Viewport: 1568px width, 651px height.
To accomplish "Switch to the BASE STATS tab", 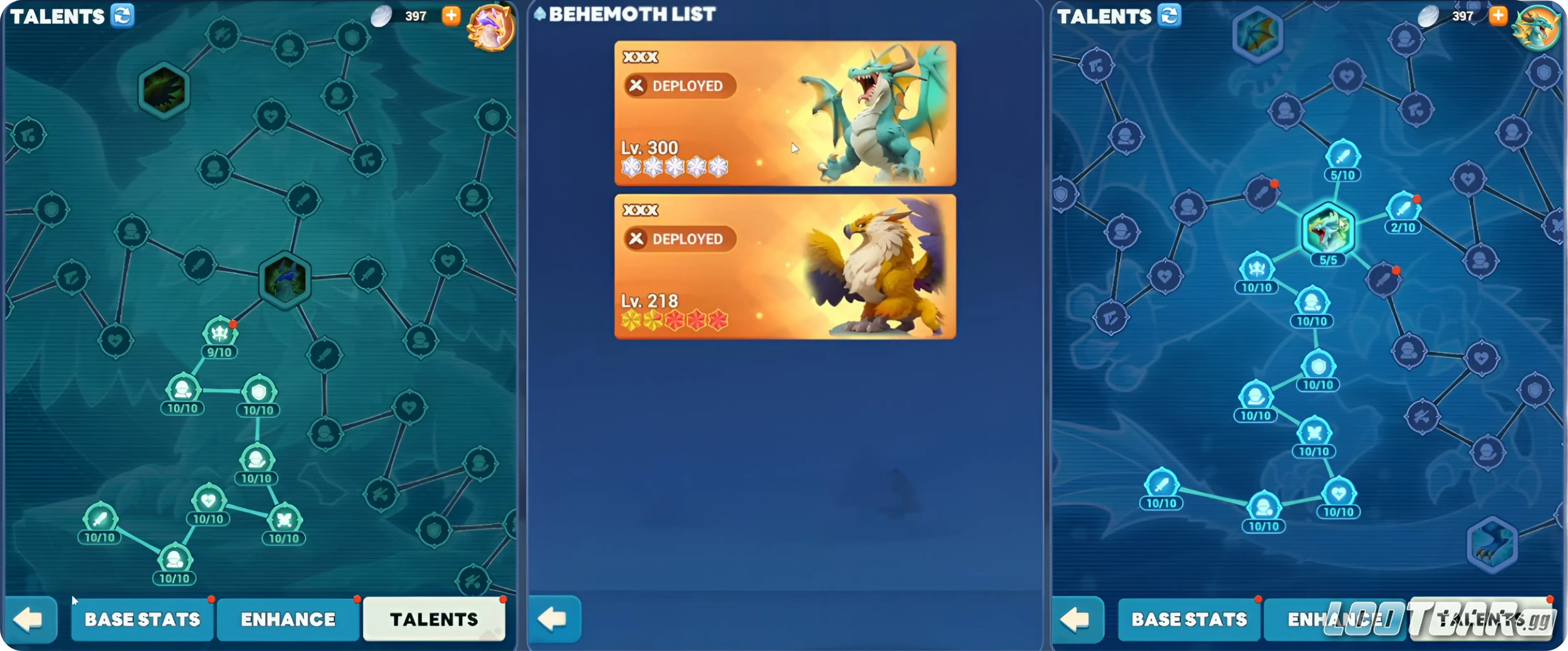I will click(142, 619).
